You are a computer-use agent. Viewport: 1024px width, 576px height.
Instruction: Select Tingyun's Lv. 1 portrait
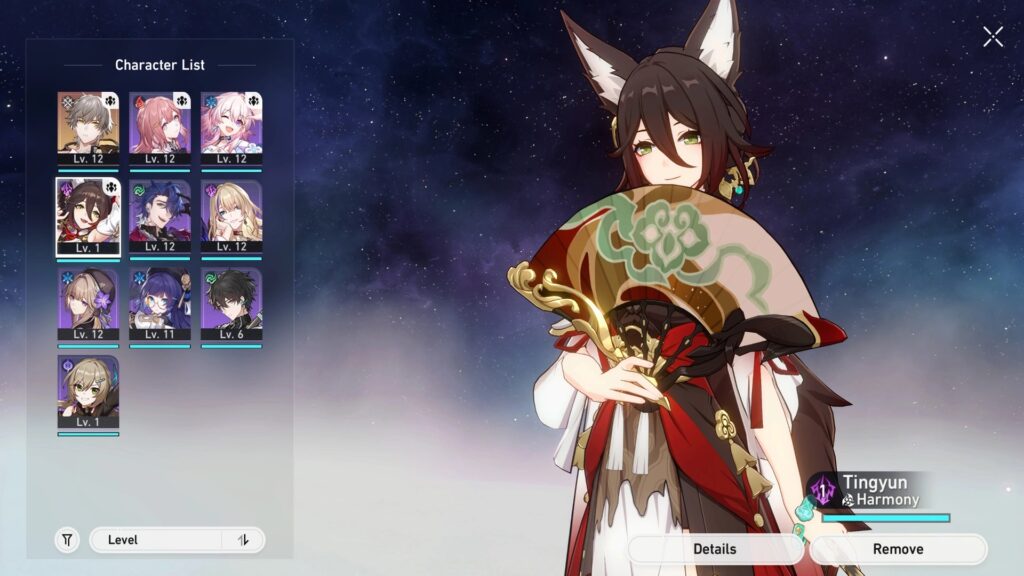(88, 216)
